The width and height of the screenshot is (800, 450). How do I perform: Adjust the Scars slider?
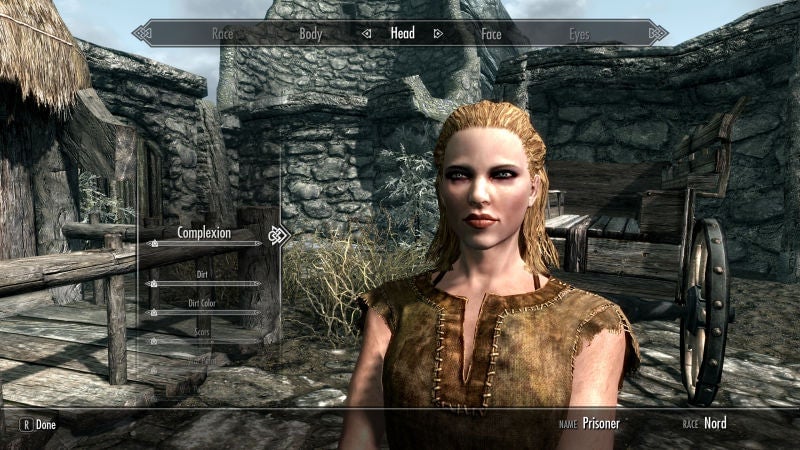tap(204, 341)
